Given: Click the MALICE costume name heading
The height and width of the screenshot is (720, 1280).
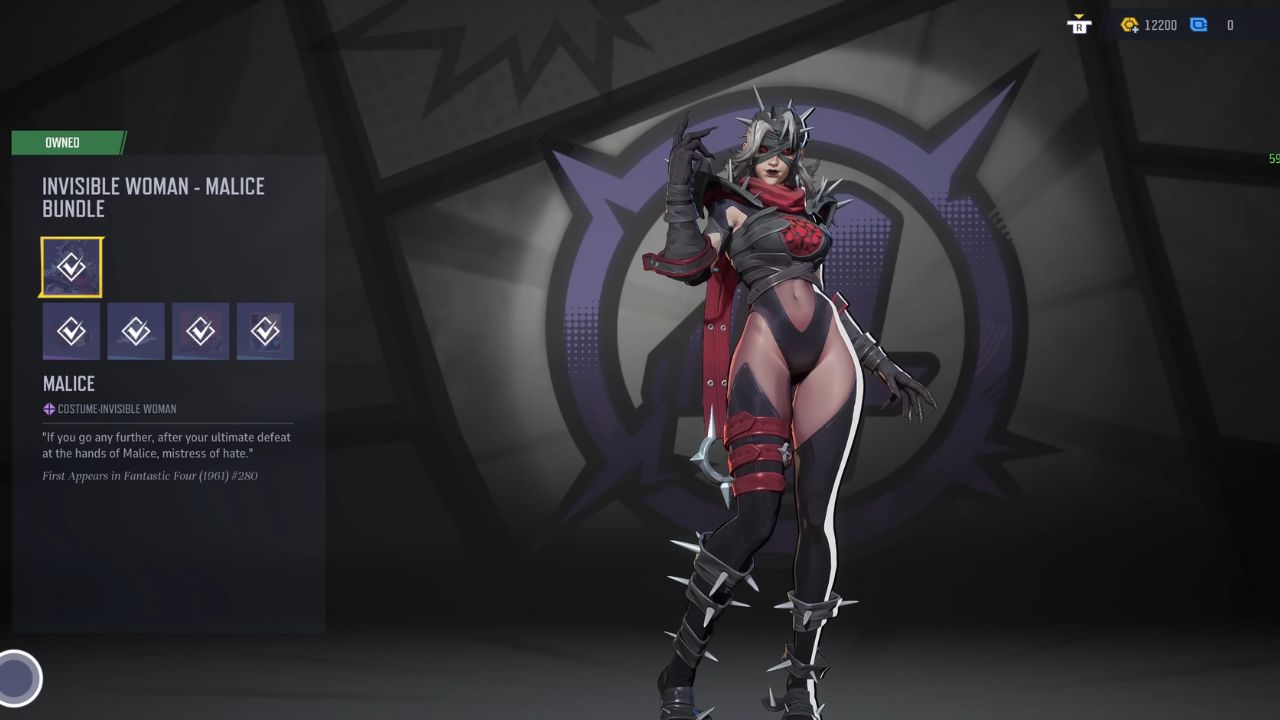Looking at the screenshot, I should 69,383.
